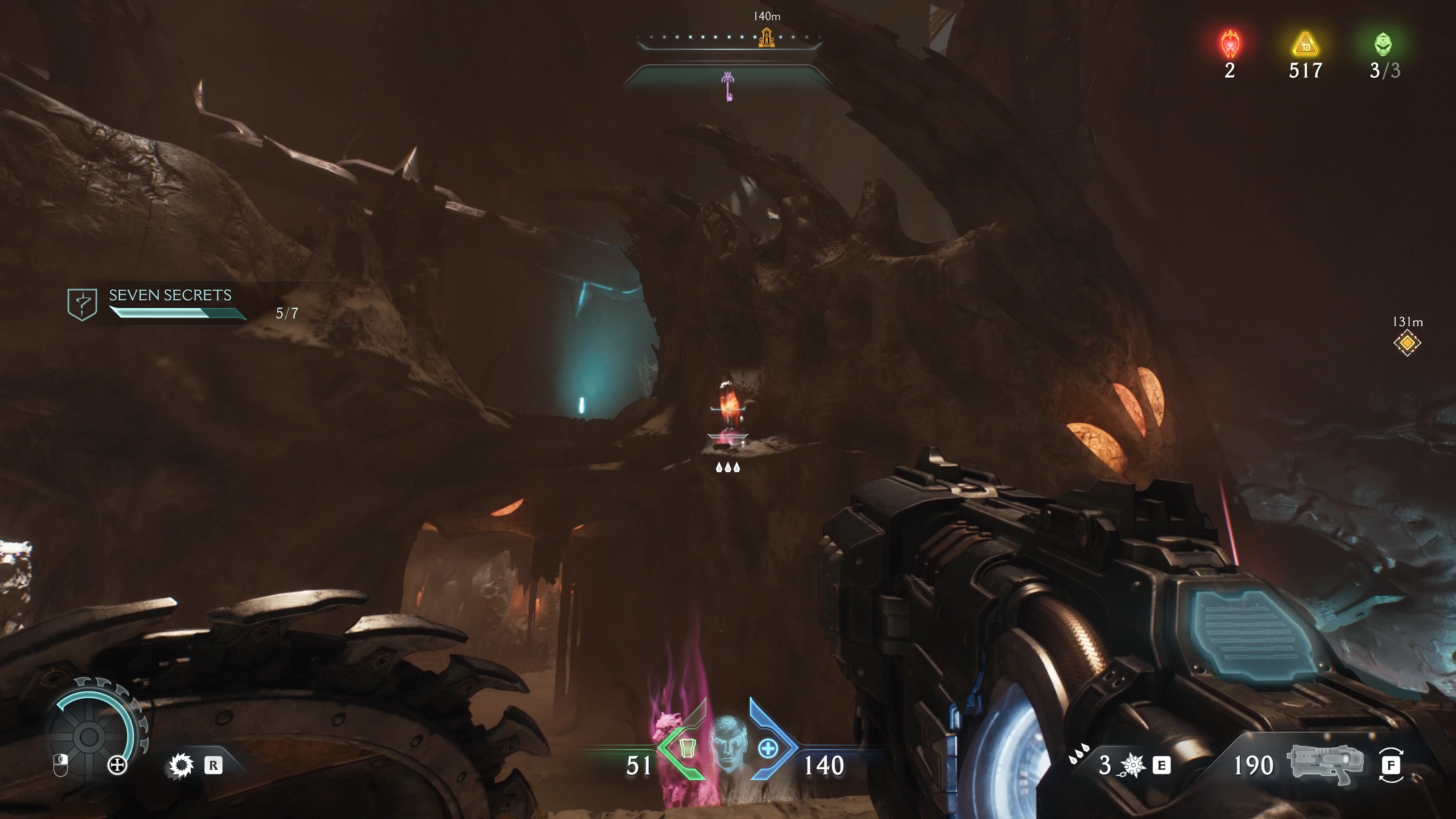Select the green Slayer helmet icon
Image resolution: width=1456 pixels, height=819 pixels.
click(1383, 44)
